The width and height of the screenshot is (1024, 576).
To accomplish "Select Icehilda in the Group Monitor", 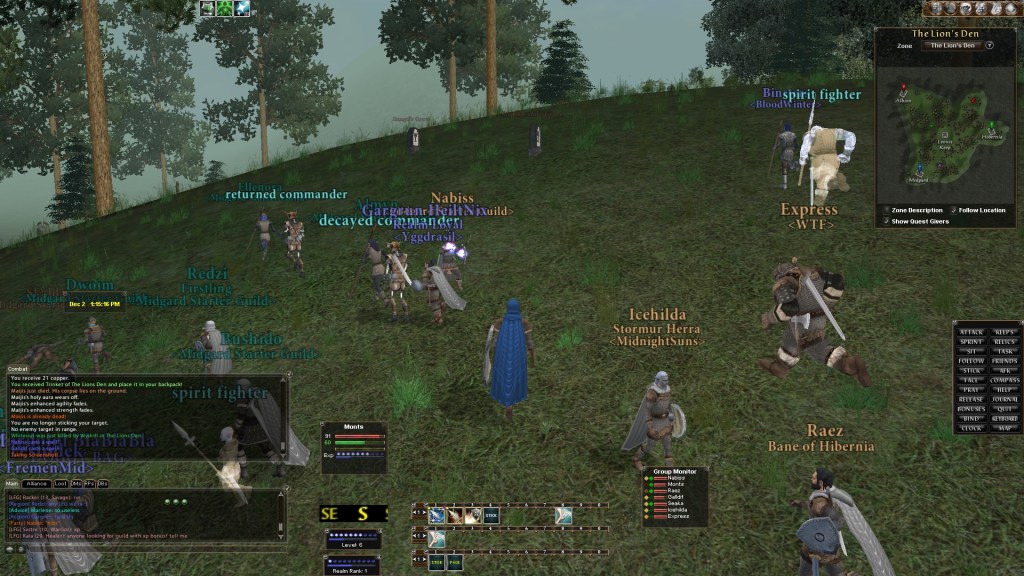I will click(676, 509).
